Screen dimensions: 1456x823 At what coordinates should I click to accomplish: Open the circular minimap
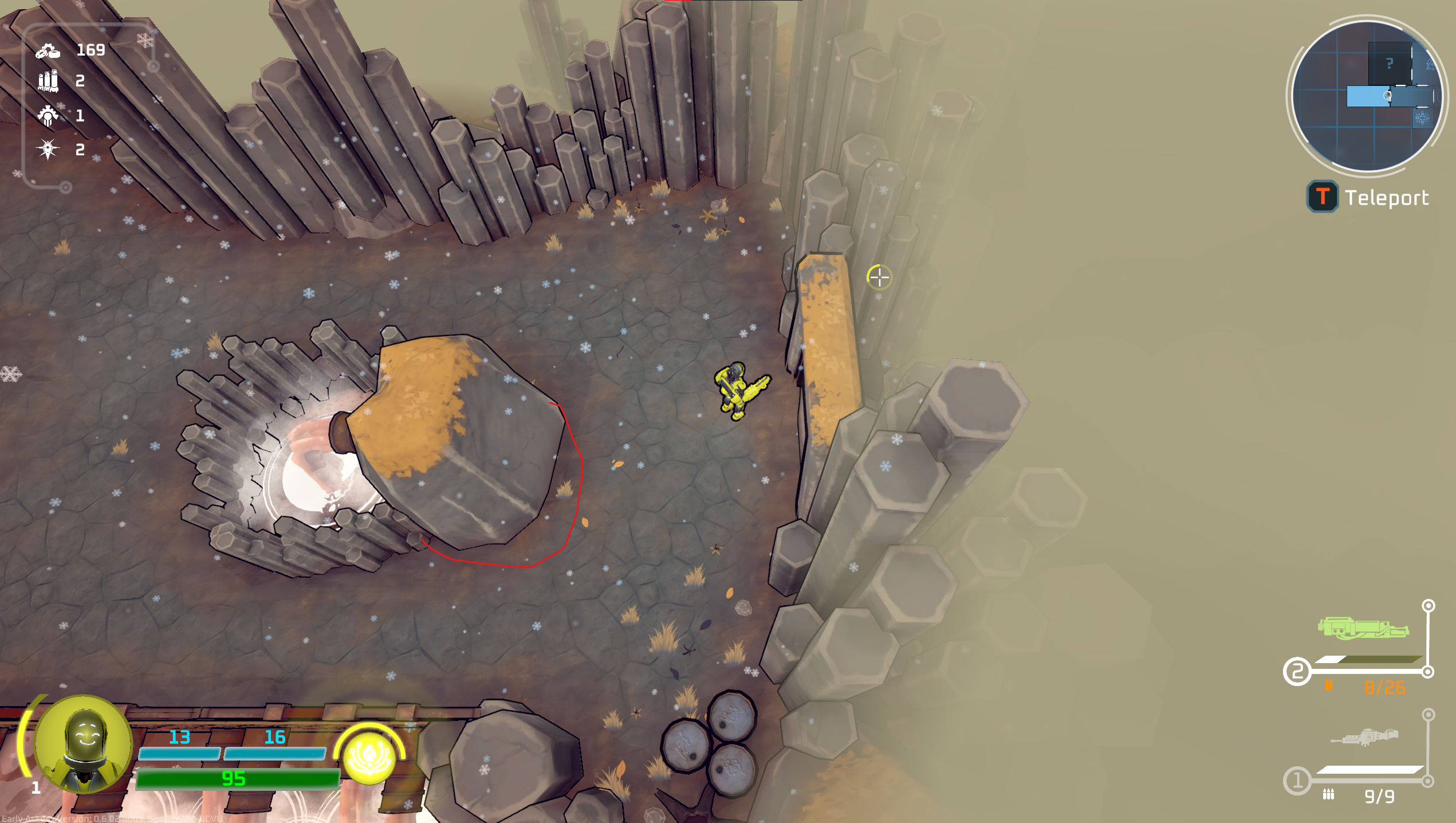tap(1367, 96)
